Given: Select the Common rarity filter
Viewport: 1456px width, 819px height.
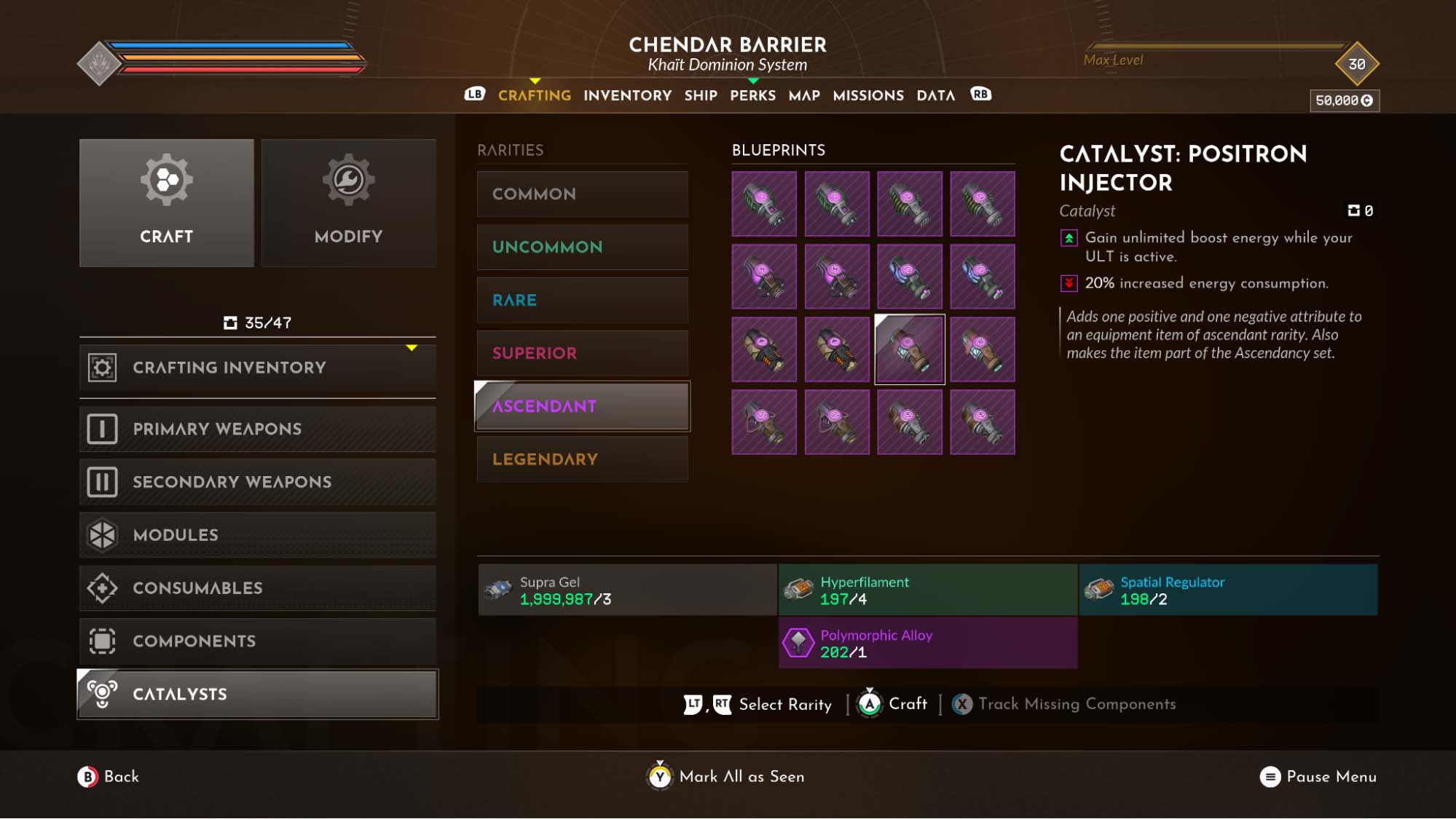Looking at the screenshot, I should click(582, 194).
